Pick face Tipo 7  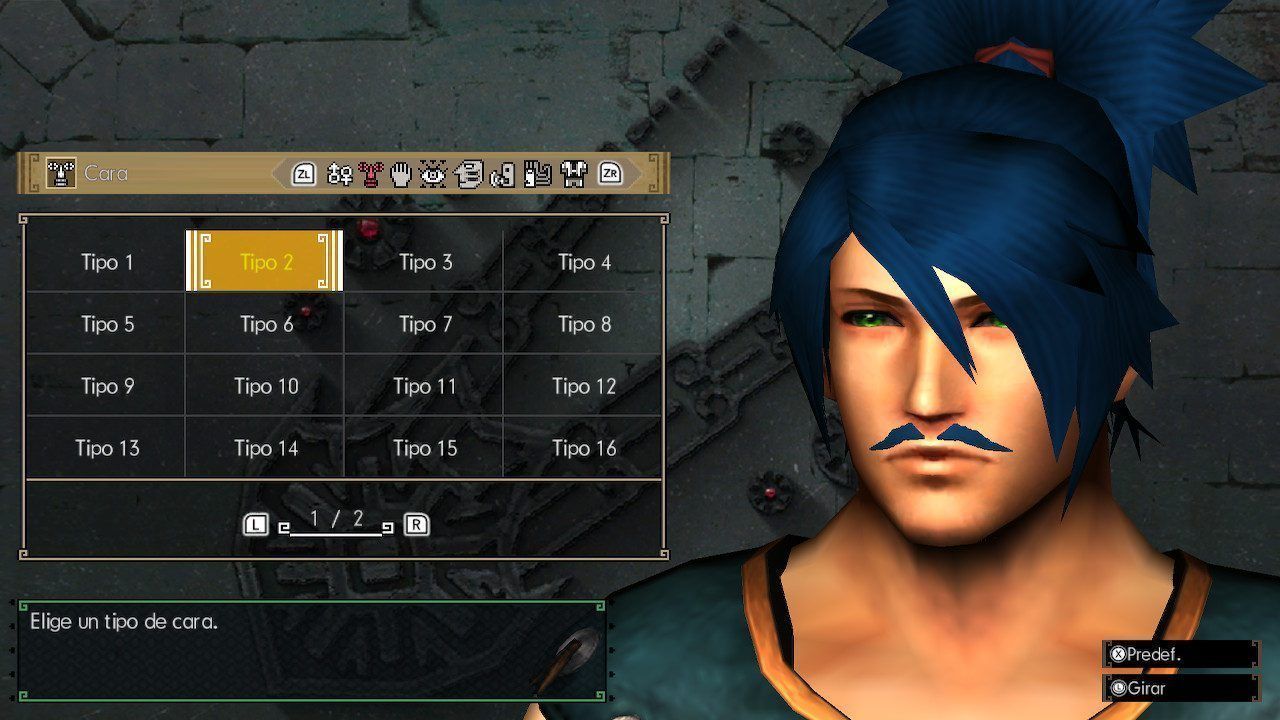(425, 324)
